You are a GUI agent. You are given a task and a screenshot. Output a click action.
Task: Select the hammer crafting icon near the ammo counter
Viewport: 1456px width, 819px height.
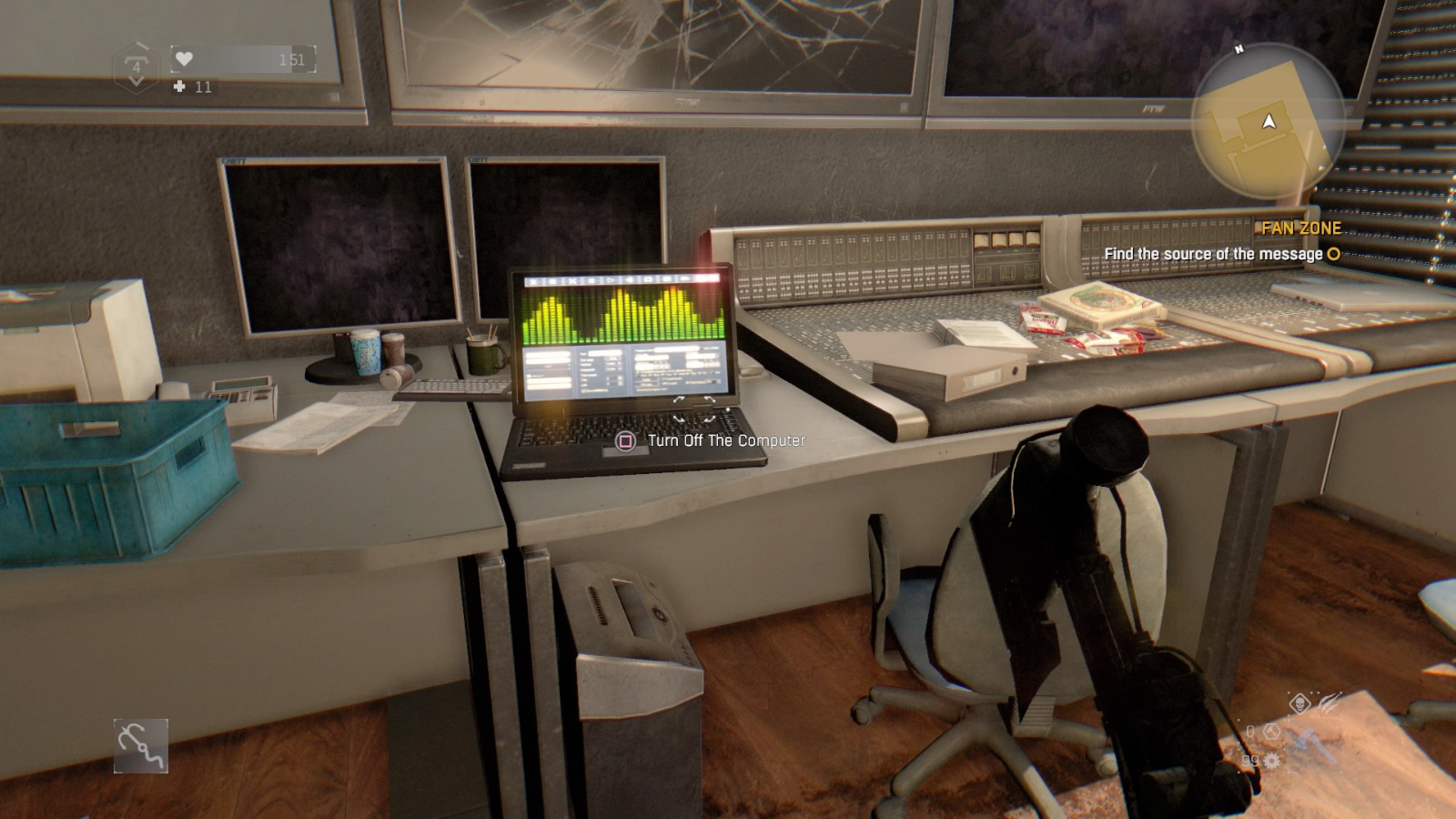pyautogui.click(x=1271, y=732)
